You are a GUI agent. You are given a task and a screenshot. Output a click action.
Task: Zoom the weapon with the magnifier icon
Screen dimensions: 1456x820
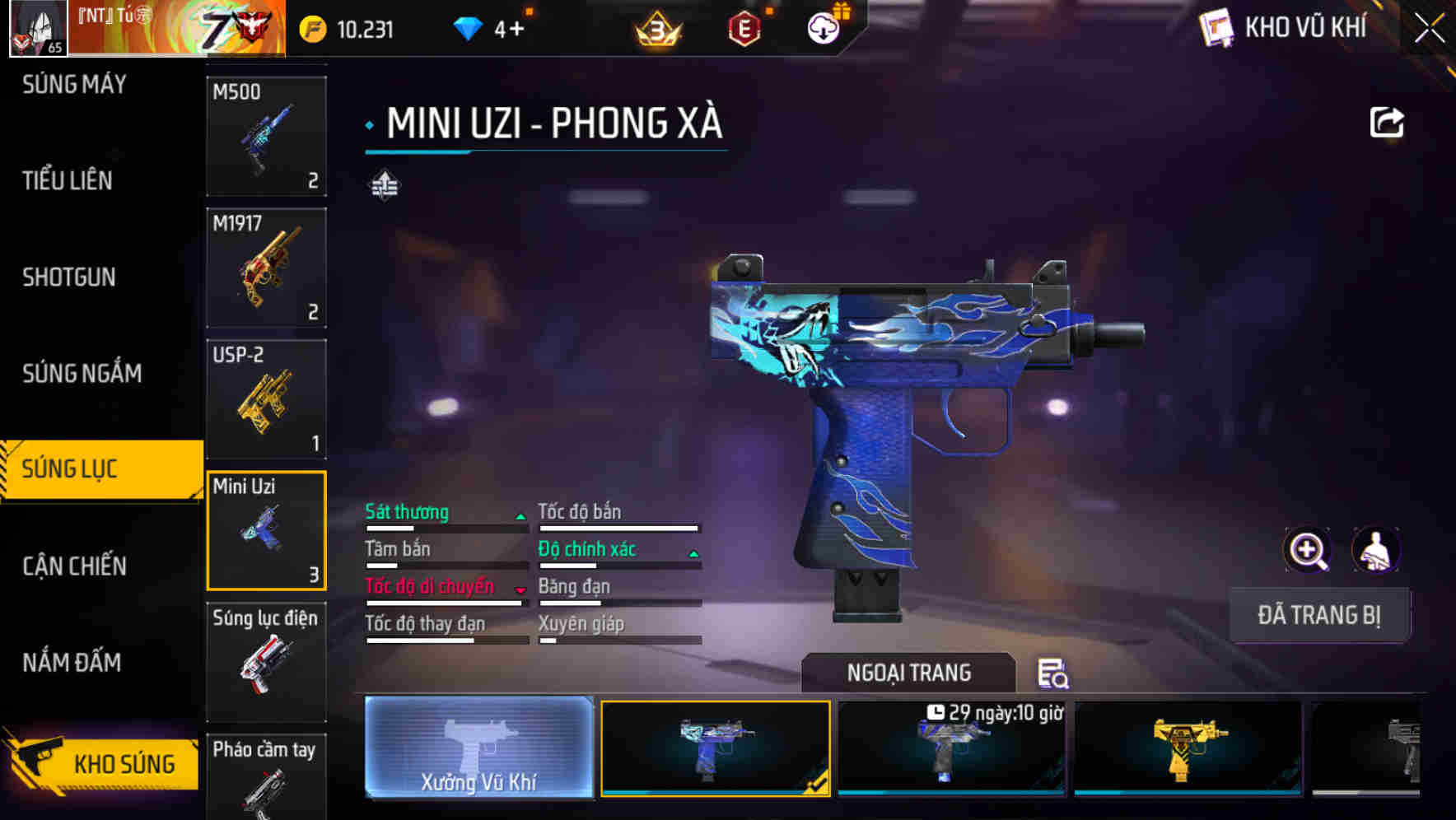click(1308, 549)
